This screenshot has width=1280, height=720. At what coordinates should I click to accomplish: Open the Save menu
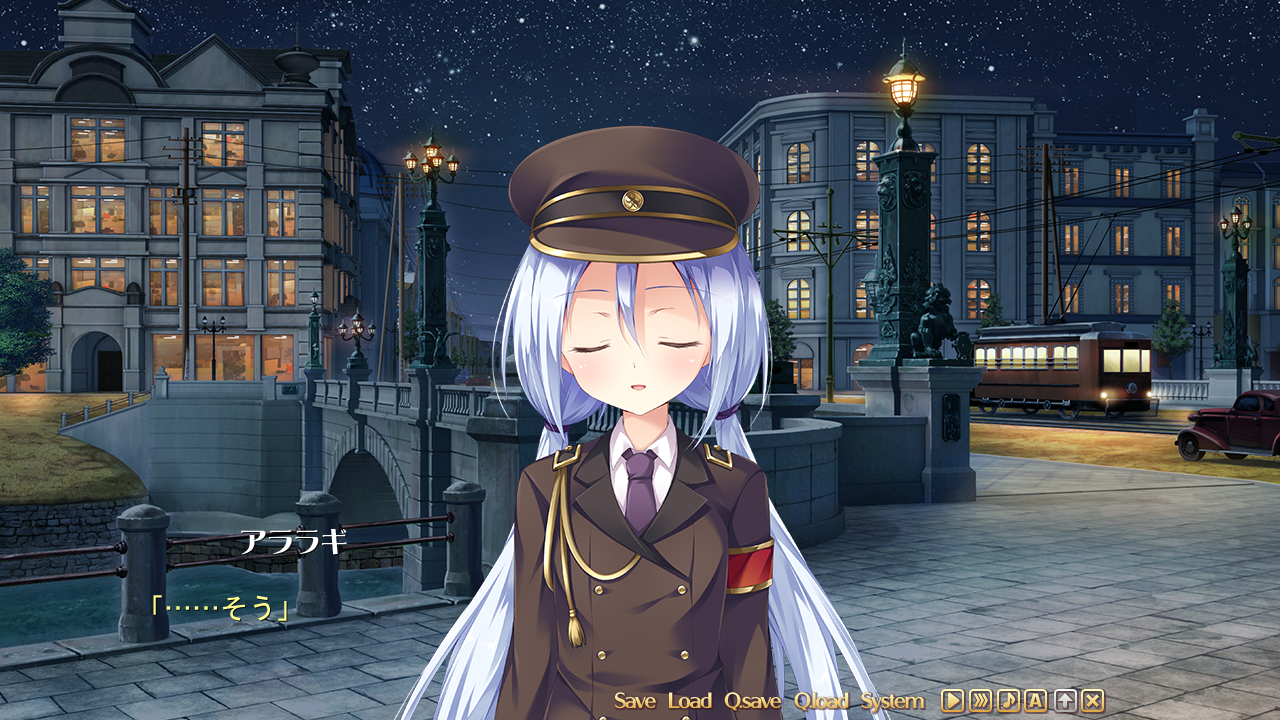(x=634, y=701)
